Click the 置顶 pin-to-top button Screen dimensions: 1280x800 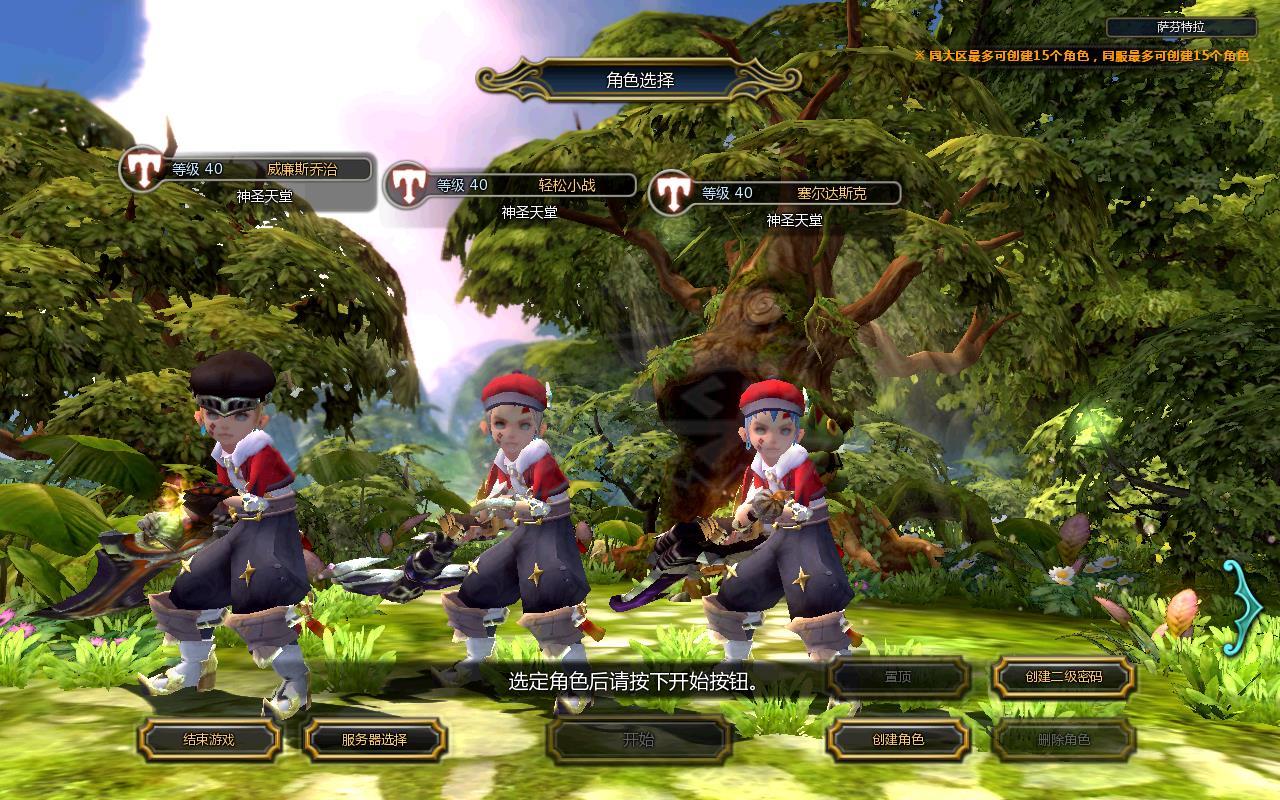898,677
